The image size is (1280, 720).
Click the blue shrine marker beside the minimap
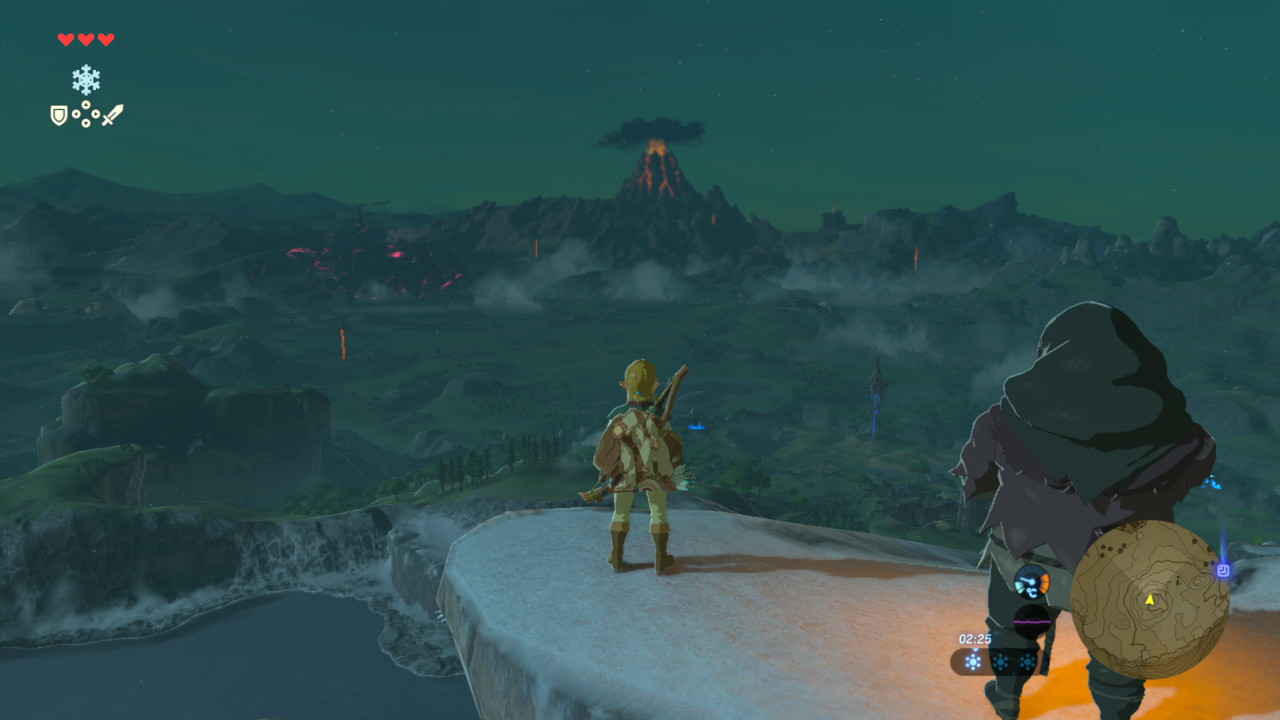(x=1223, y=570)
